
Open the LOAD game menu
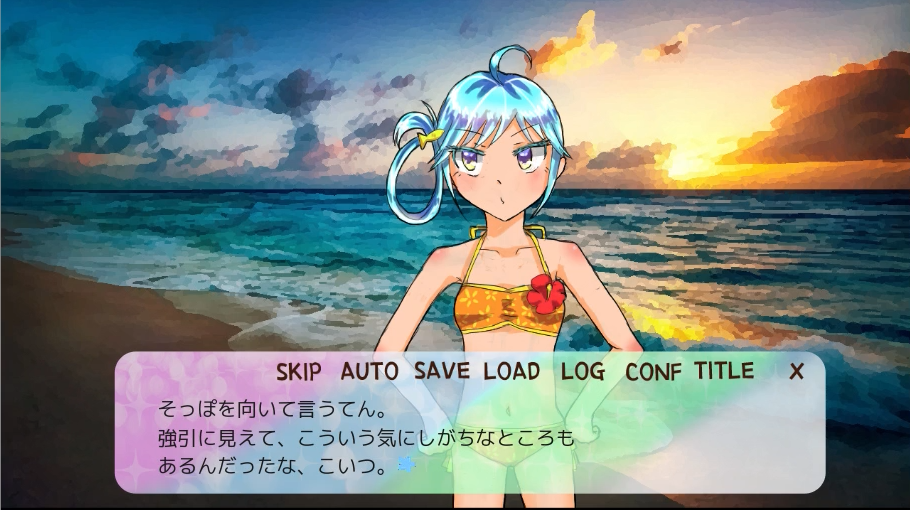coord(512,371)
